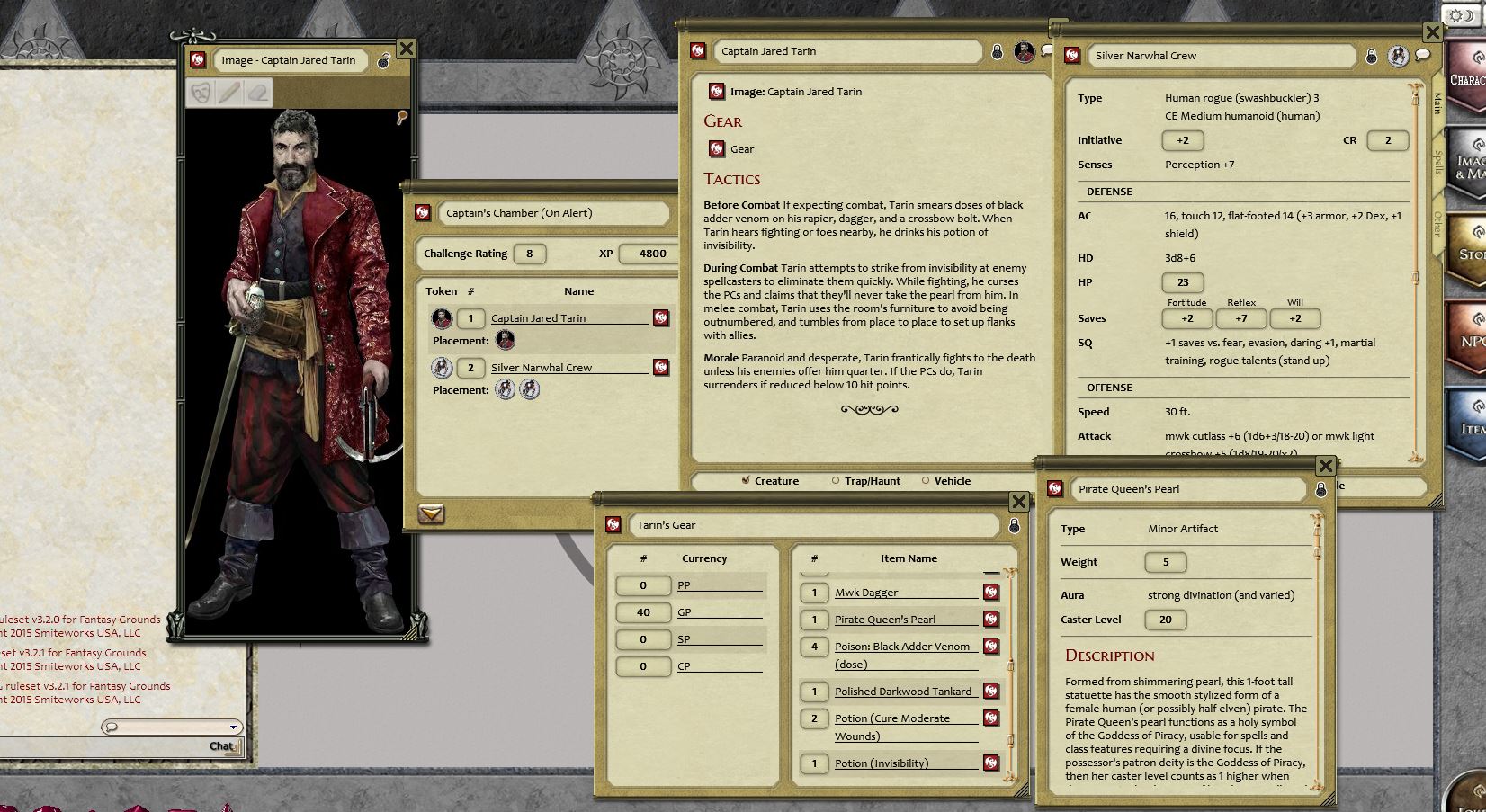Click the GP currency field showing 40
The height and width of the screenshot is (812, 1486).
pyautogui.click(x=644, y=612)
